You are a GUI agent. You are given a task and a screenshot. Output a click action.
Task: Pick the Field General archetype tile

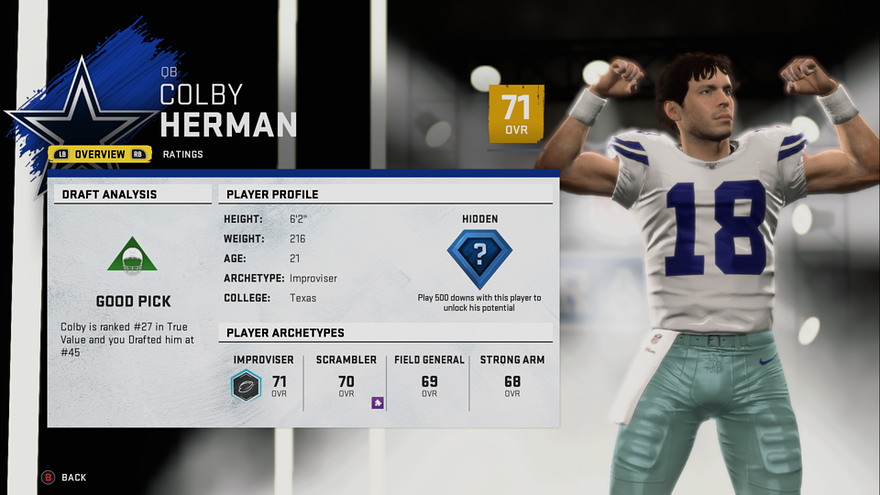click(429, 380)
